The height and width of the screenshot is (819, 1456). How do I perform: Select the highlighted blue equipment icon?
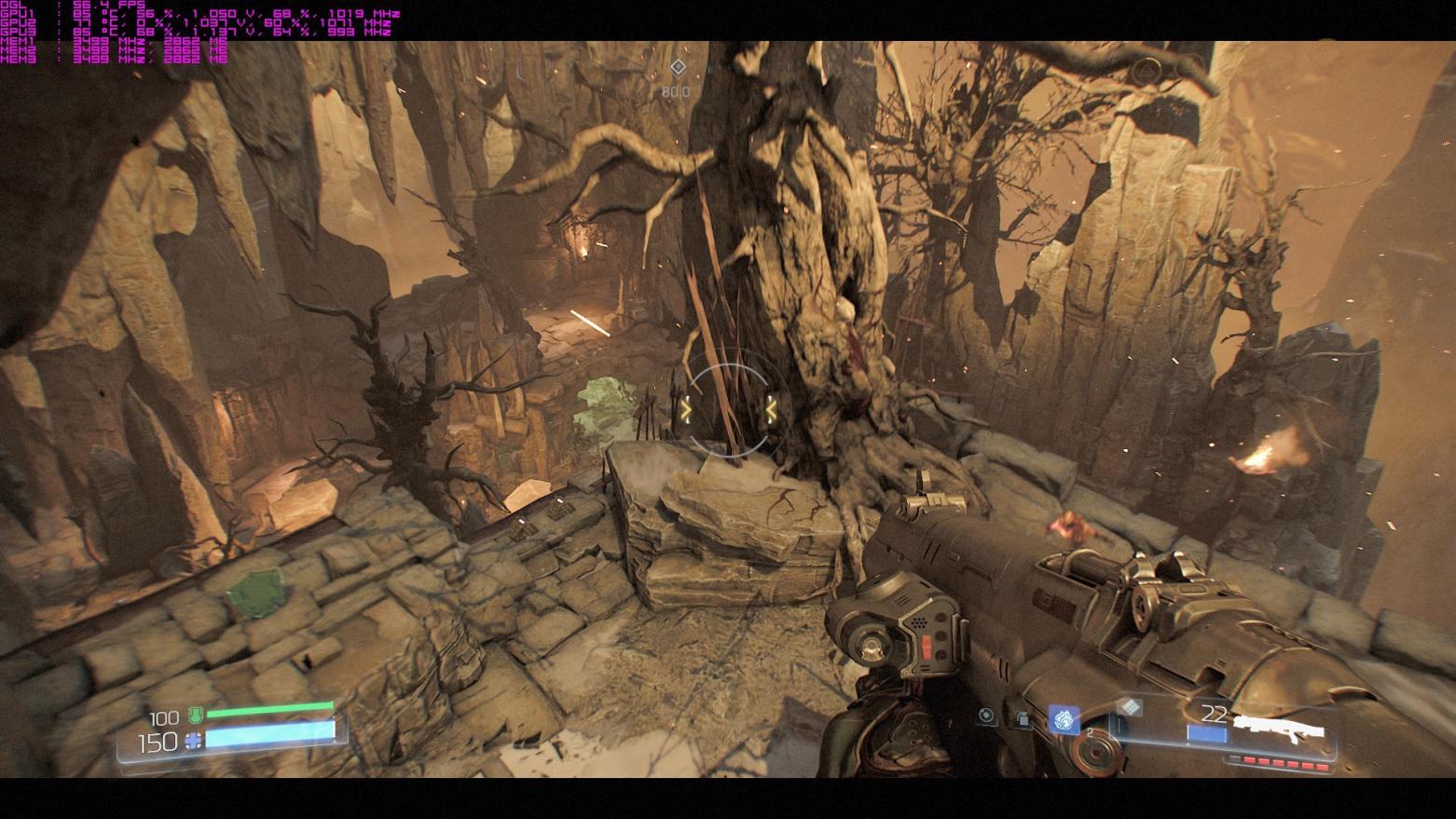[1064, 719]
